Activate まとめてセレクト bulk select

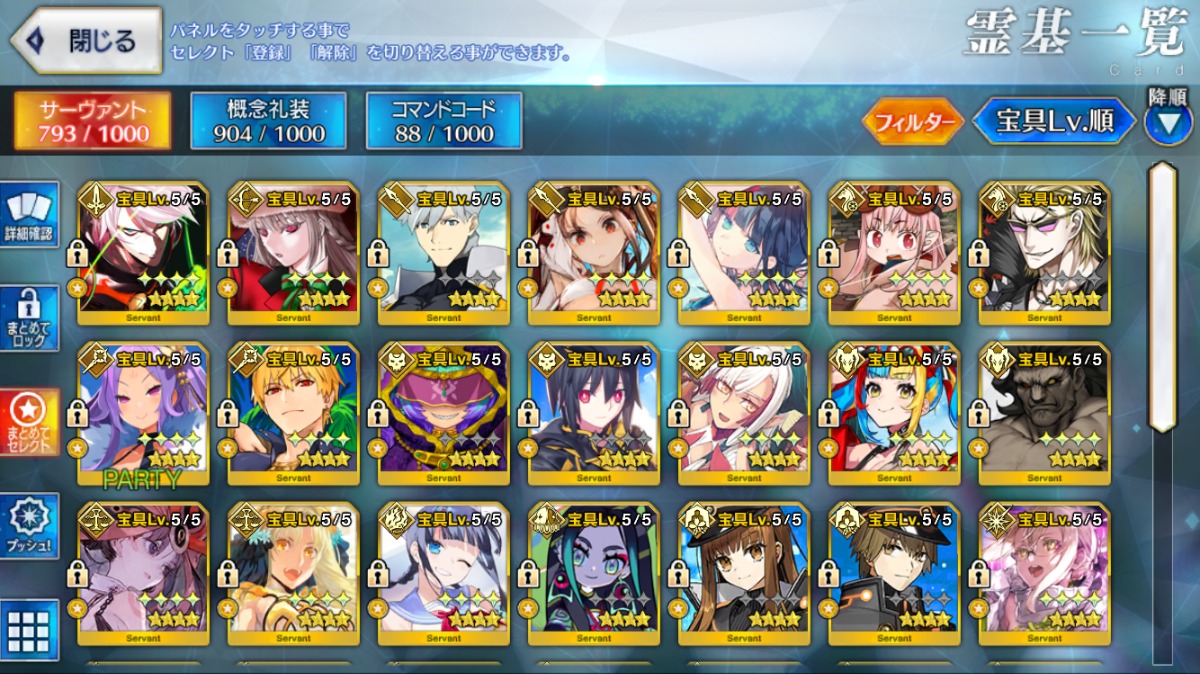pos(28,421)
